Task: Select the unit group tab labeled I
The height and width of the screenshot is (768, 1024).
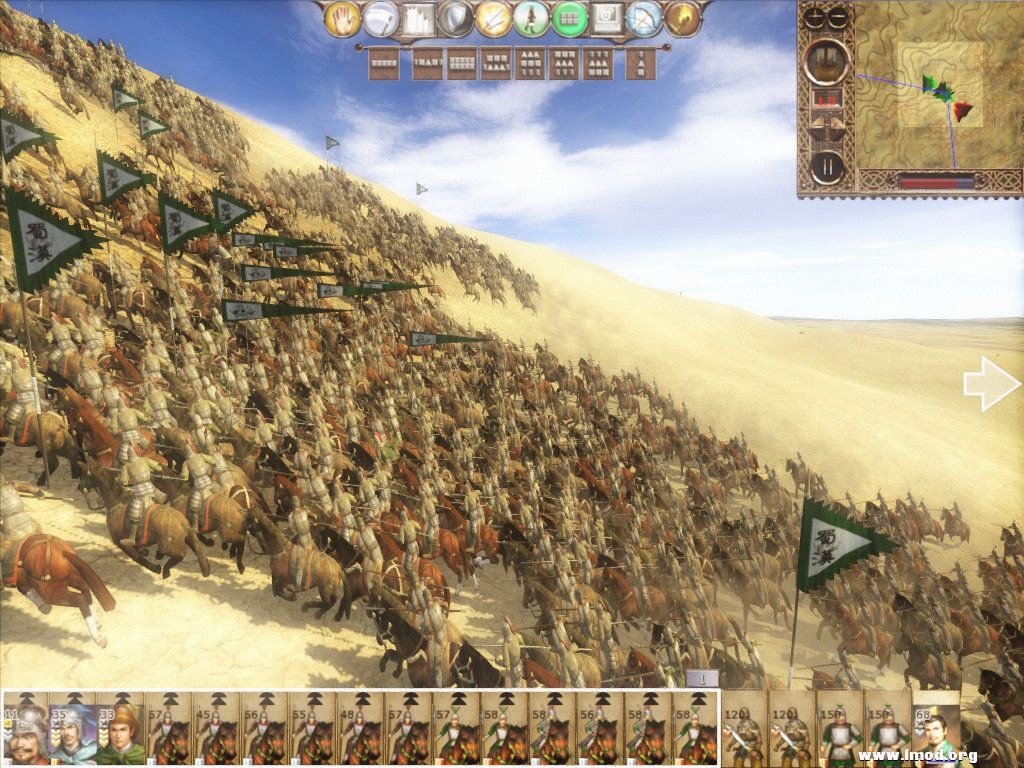Action: tap(704, 678)
